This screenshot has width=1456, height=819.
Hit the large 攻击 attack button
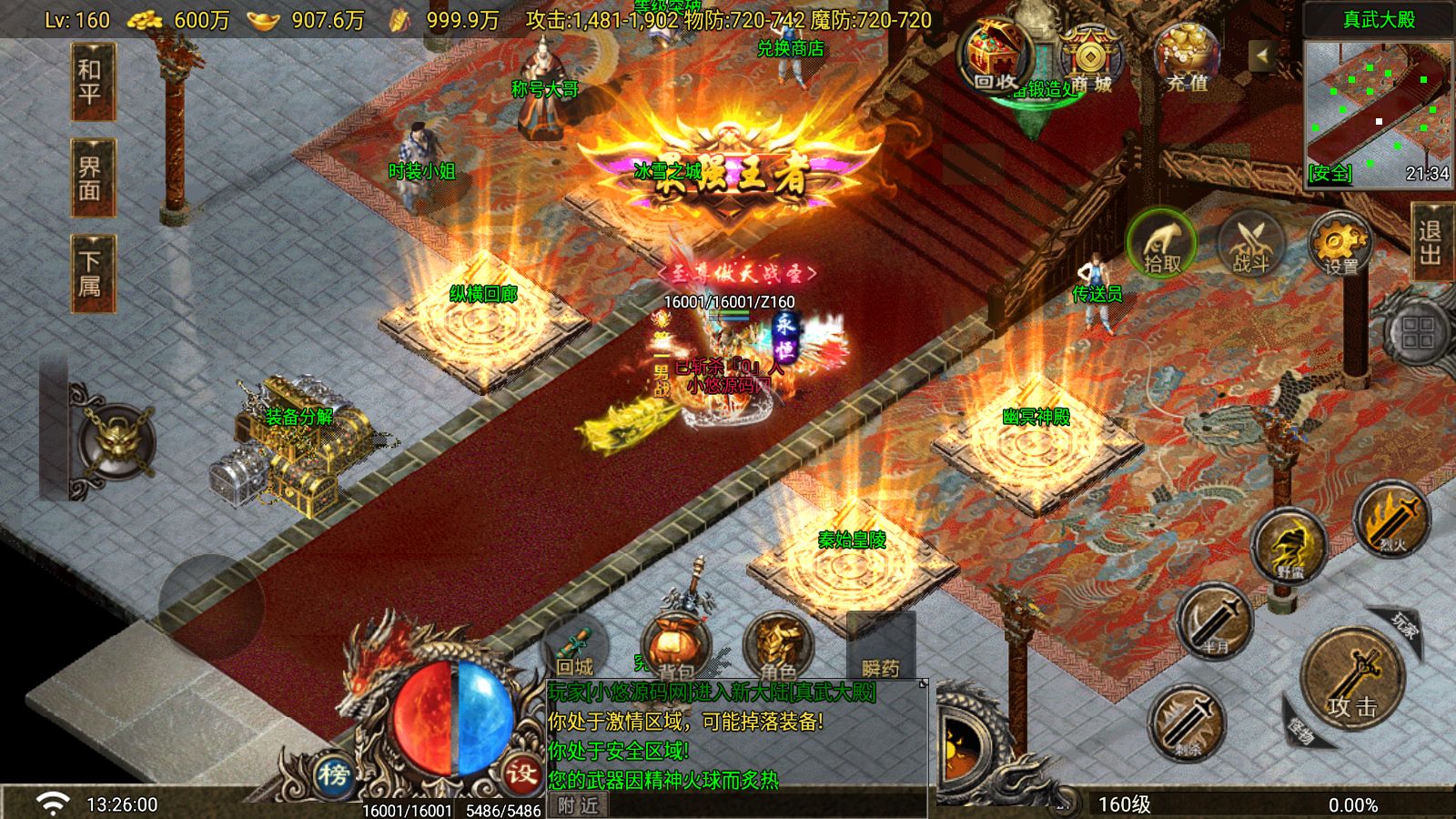point(1351,678)
